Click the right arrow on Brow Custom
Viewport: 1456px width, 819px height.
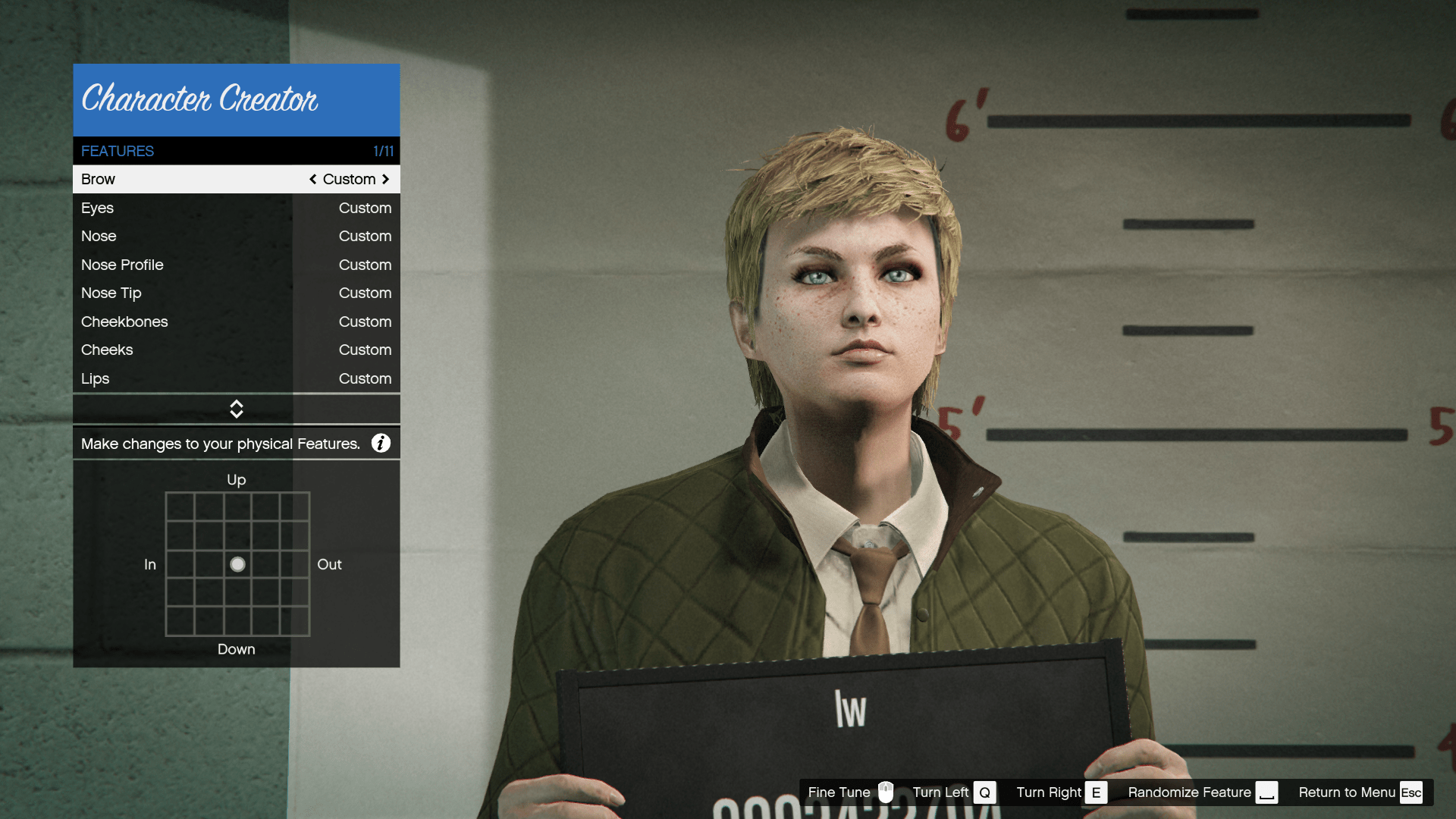click(x=385, y=179)
